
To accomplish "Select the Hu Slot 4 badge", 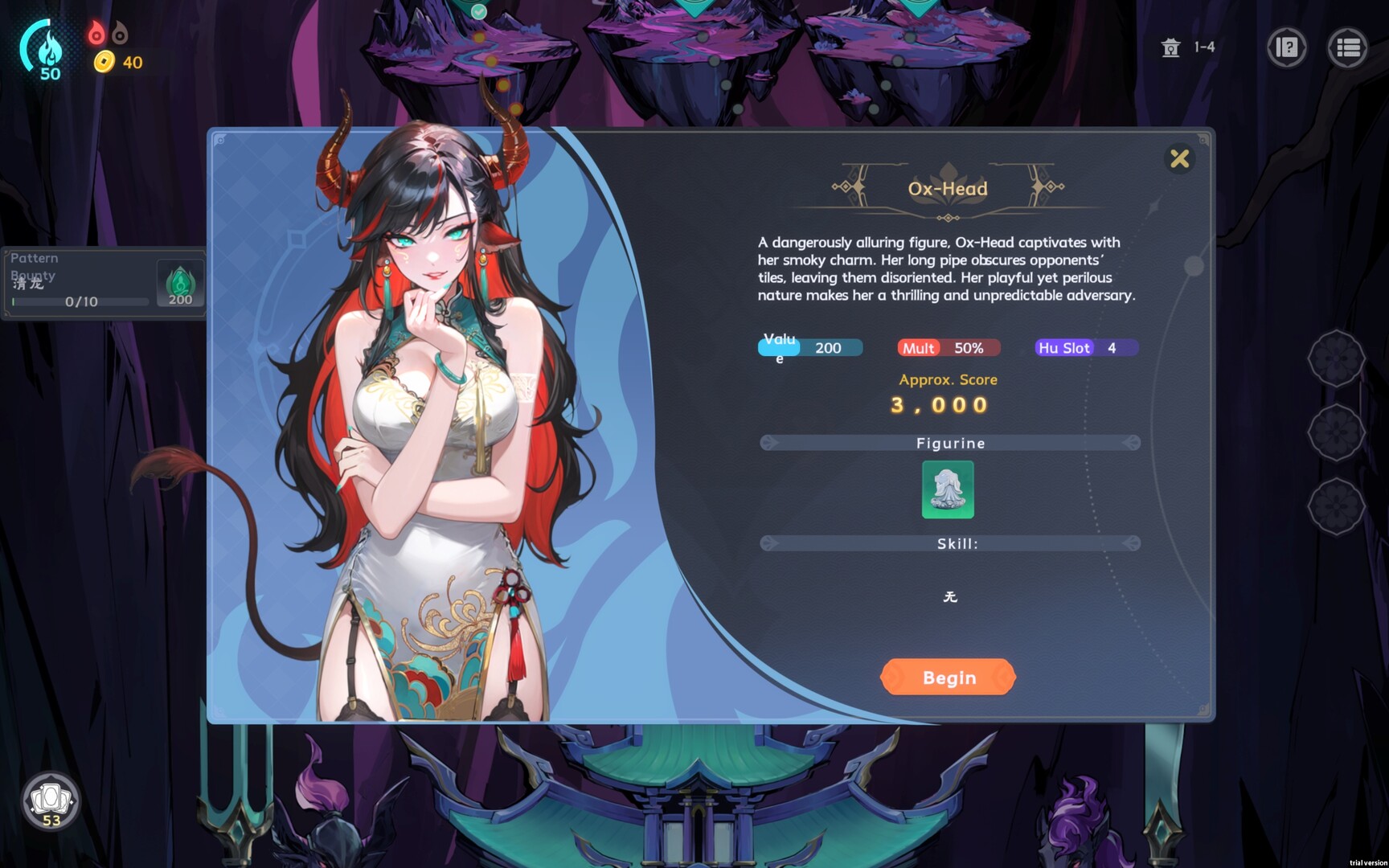I will (x=1084, y=348).
